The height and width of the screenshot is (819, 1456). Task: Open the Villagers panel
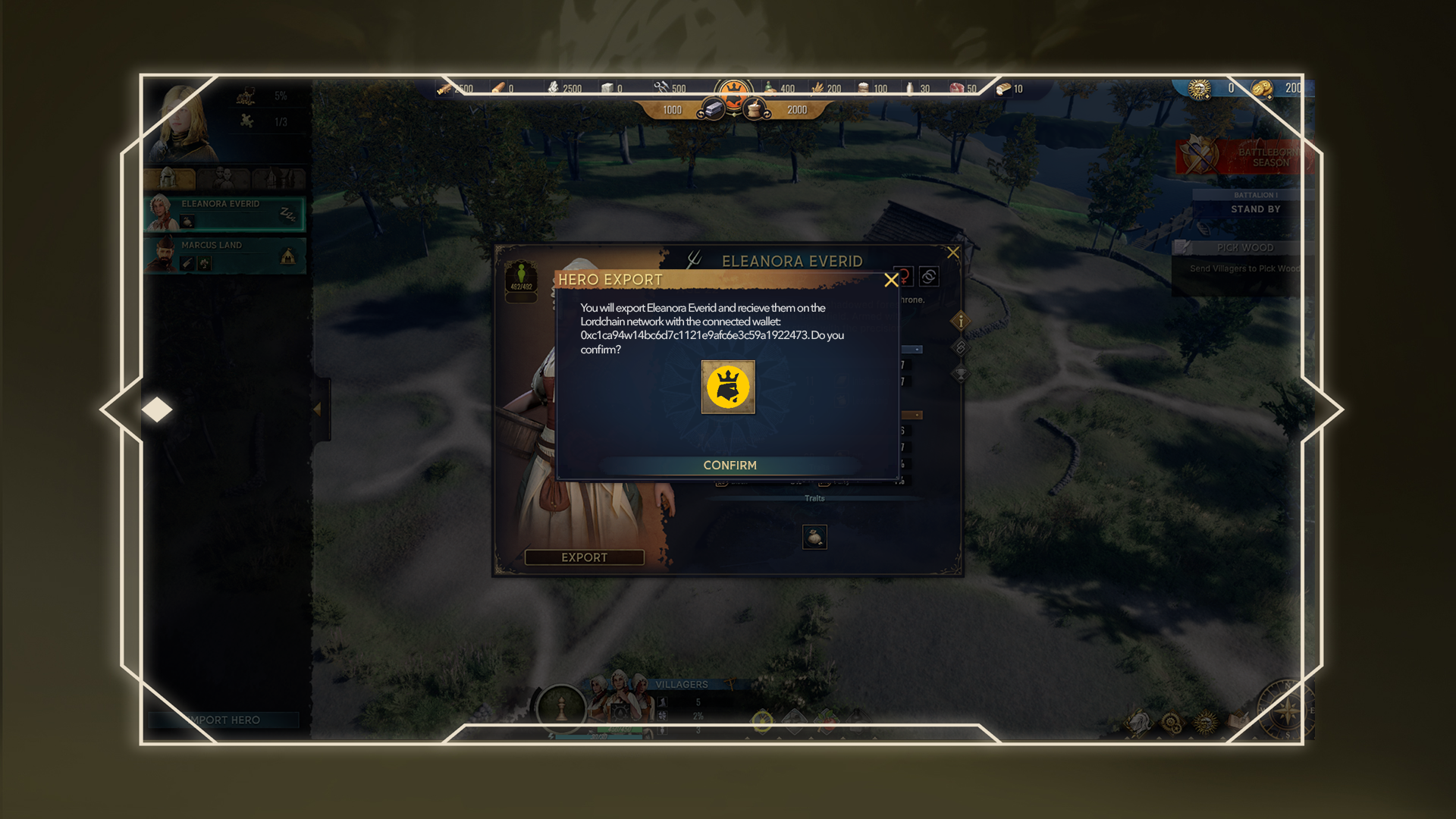coord(681,684)
